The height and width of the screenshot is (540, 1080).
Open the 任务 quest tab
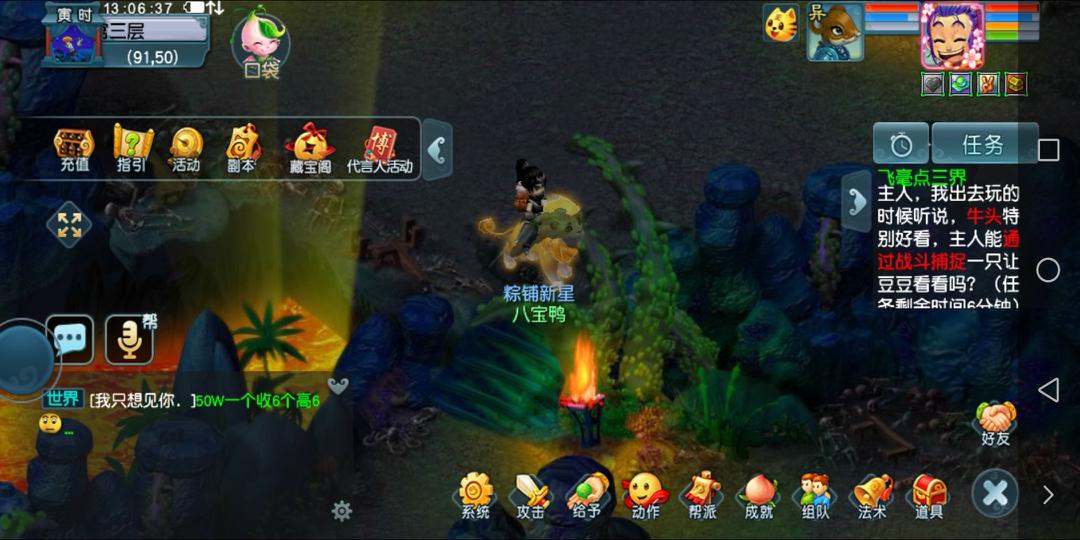point(982,145)
